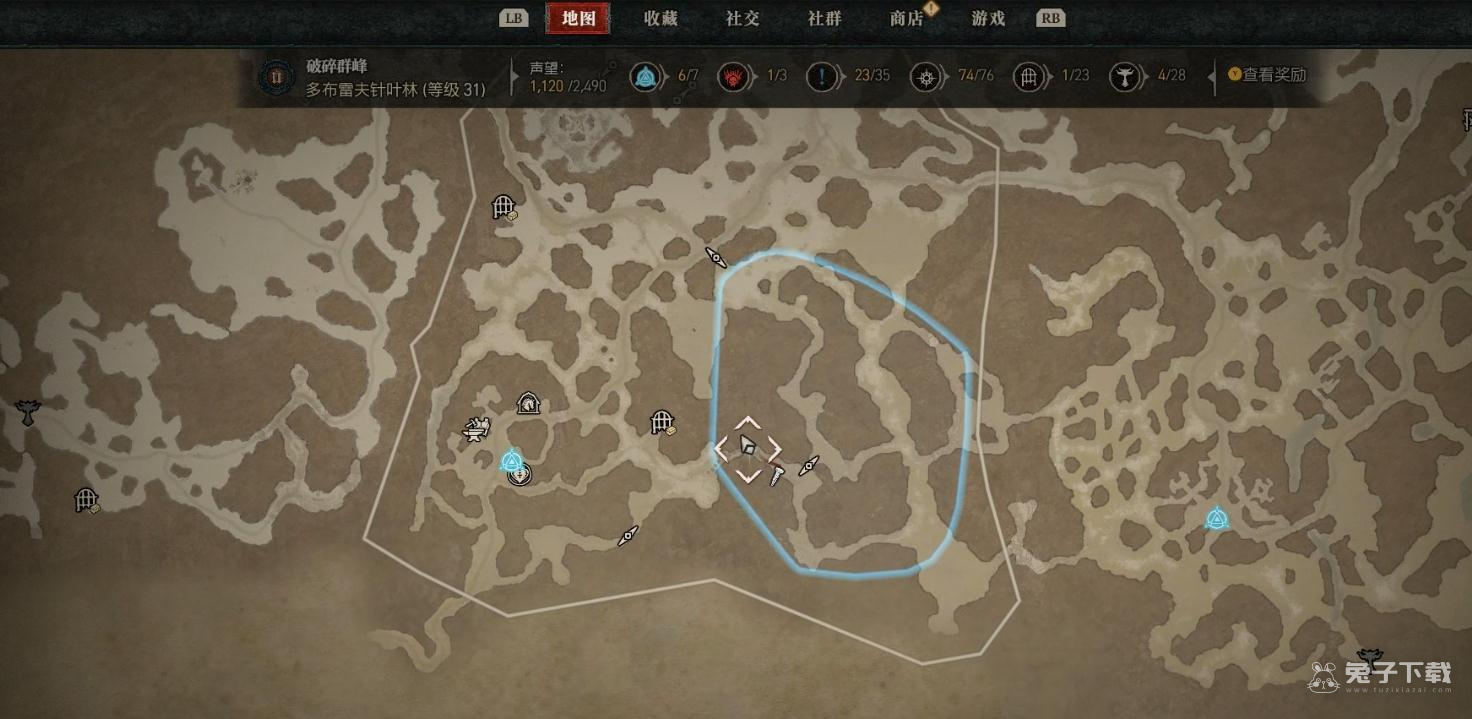Click the waypoint progress icon showing 6/7
The image size is (1472, 719).
tap(645, 76)
